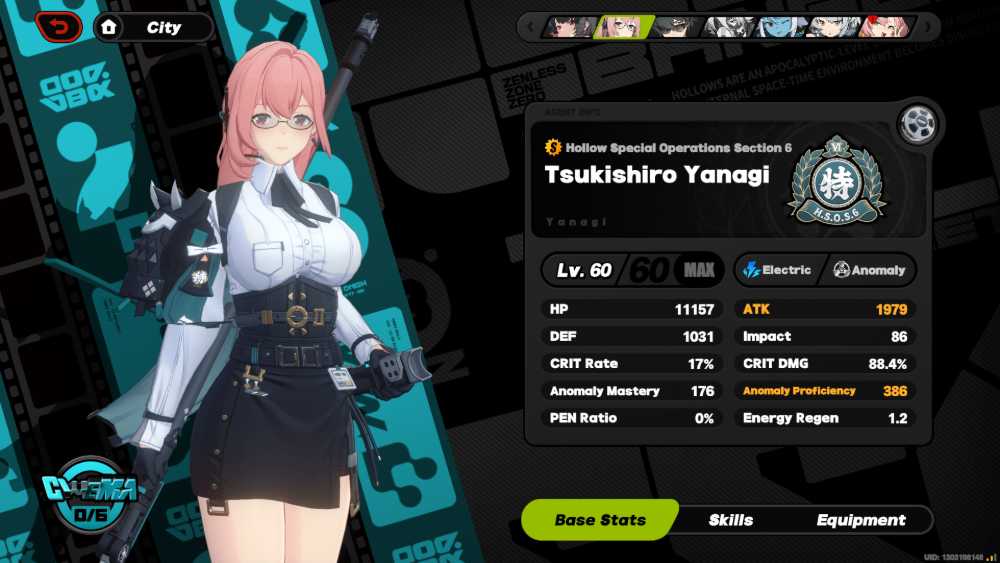Select the Base Stats tab
1000x563 pixels.
pyautogui.click(x=600, y=520)
